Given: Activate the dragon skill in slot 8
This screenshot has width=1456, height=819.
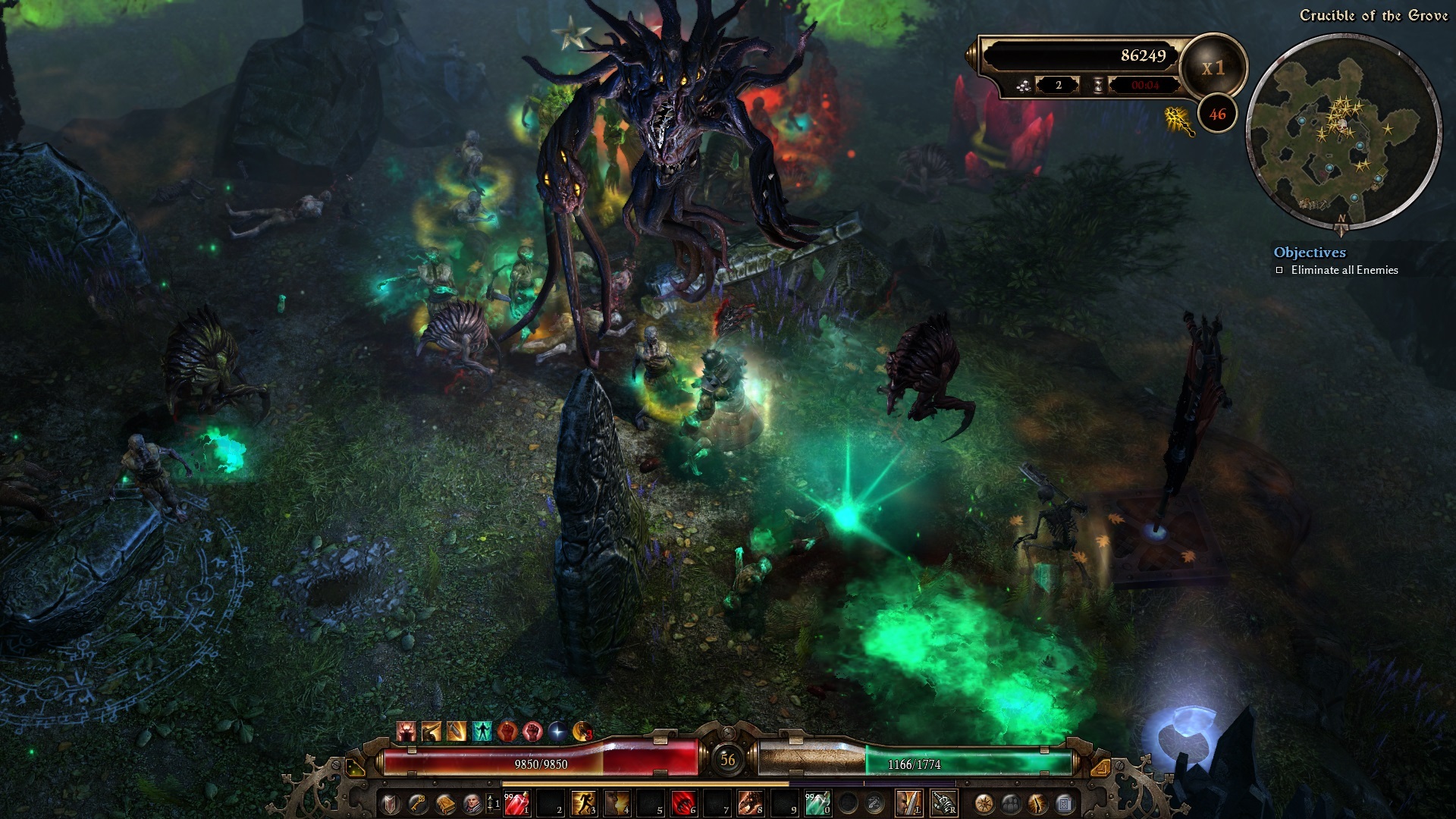Looking at the screenshot, I should click(752, 802).
